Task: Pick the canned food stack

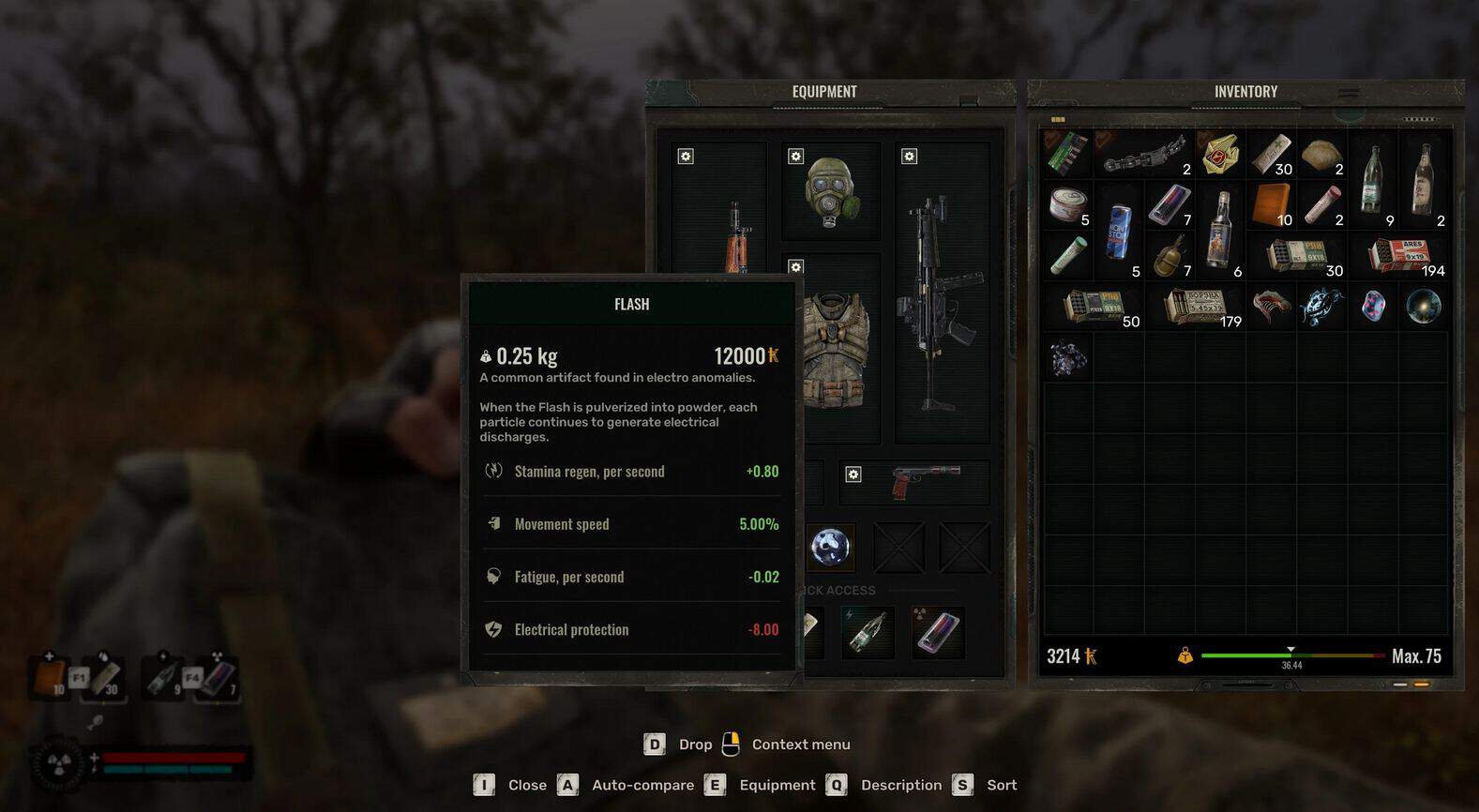Action: point(1067,204)
